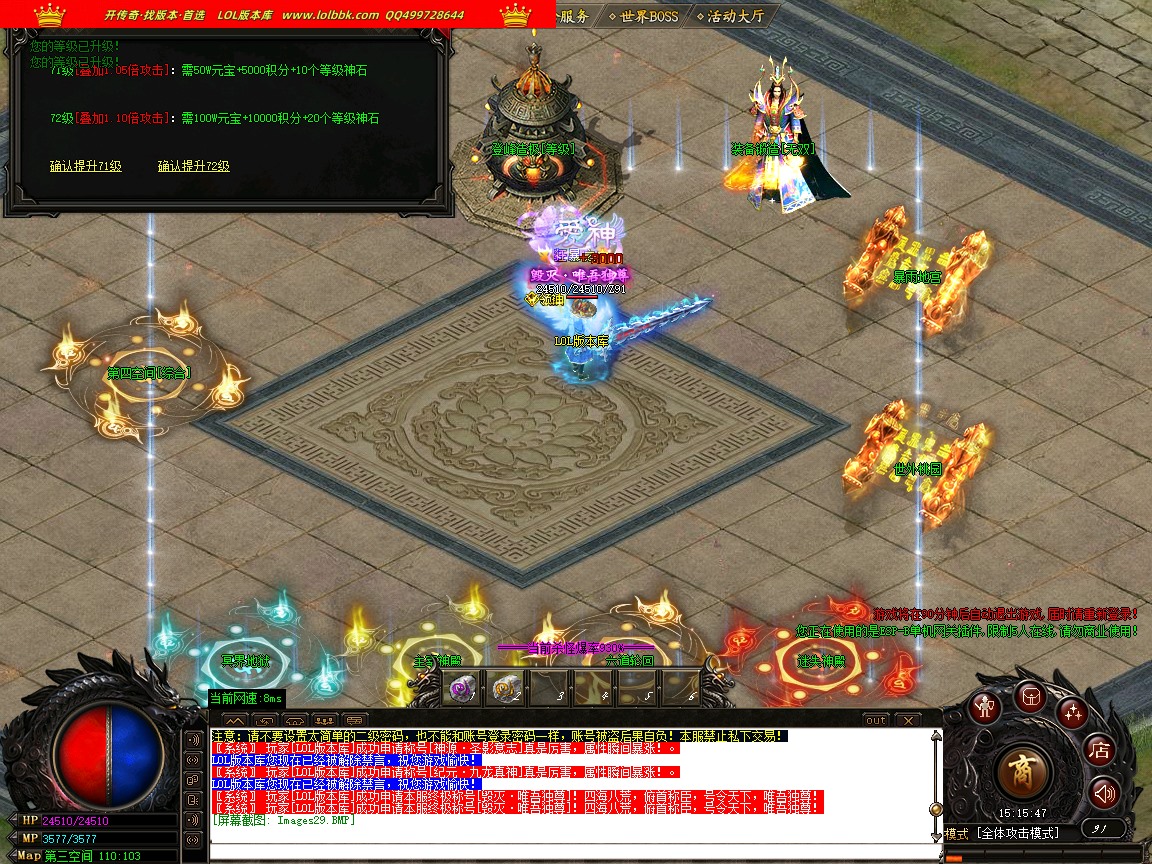Image resolution: width=1152 pixels, height=864 pixels.
Task: Click the chat window 'out' button
Action: tap(876, 720)
